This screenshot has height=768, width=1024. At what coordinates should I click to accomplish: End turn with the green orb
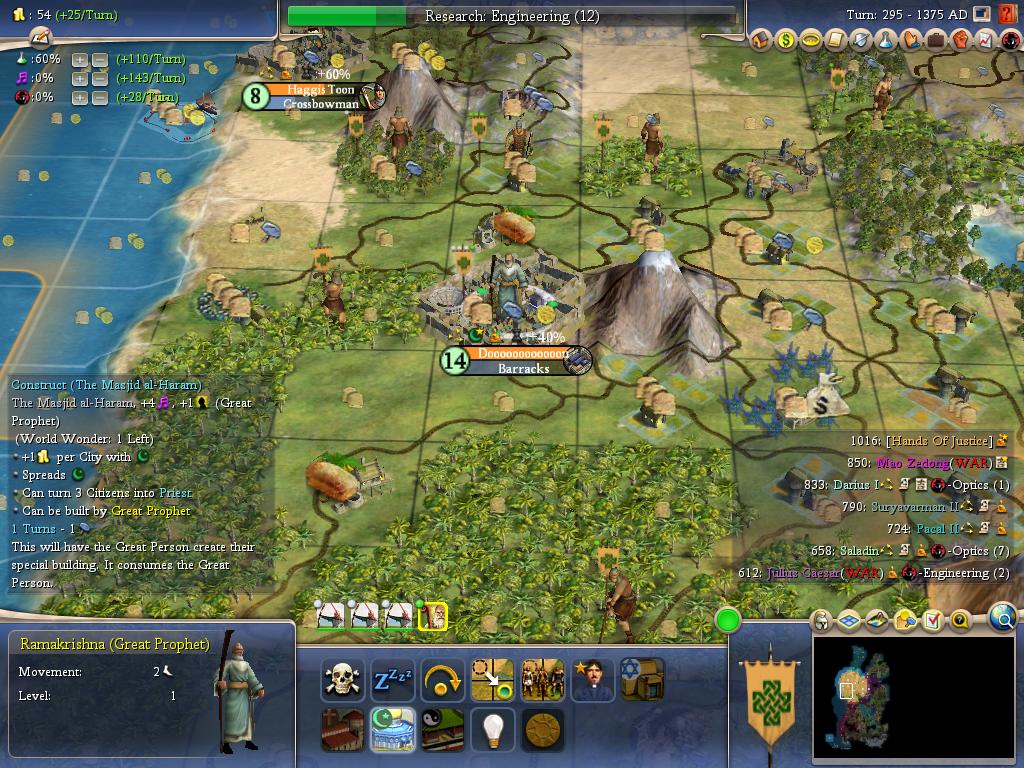pos(727,621)
